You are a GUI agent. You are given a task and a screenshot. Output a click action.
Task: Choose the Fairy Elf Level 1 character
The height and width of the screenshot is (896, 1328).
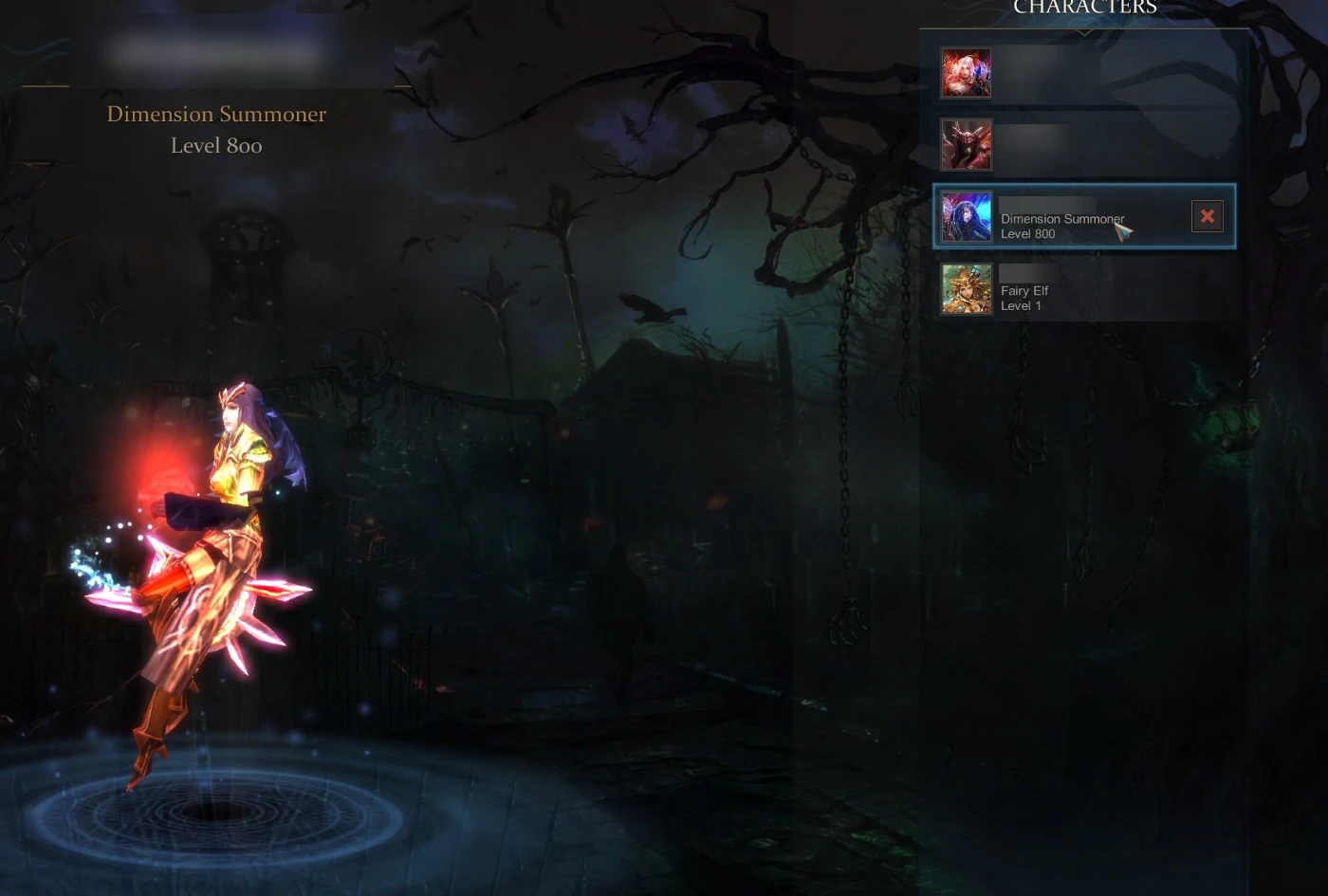tap(1081, 289)
